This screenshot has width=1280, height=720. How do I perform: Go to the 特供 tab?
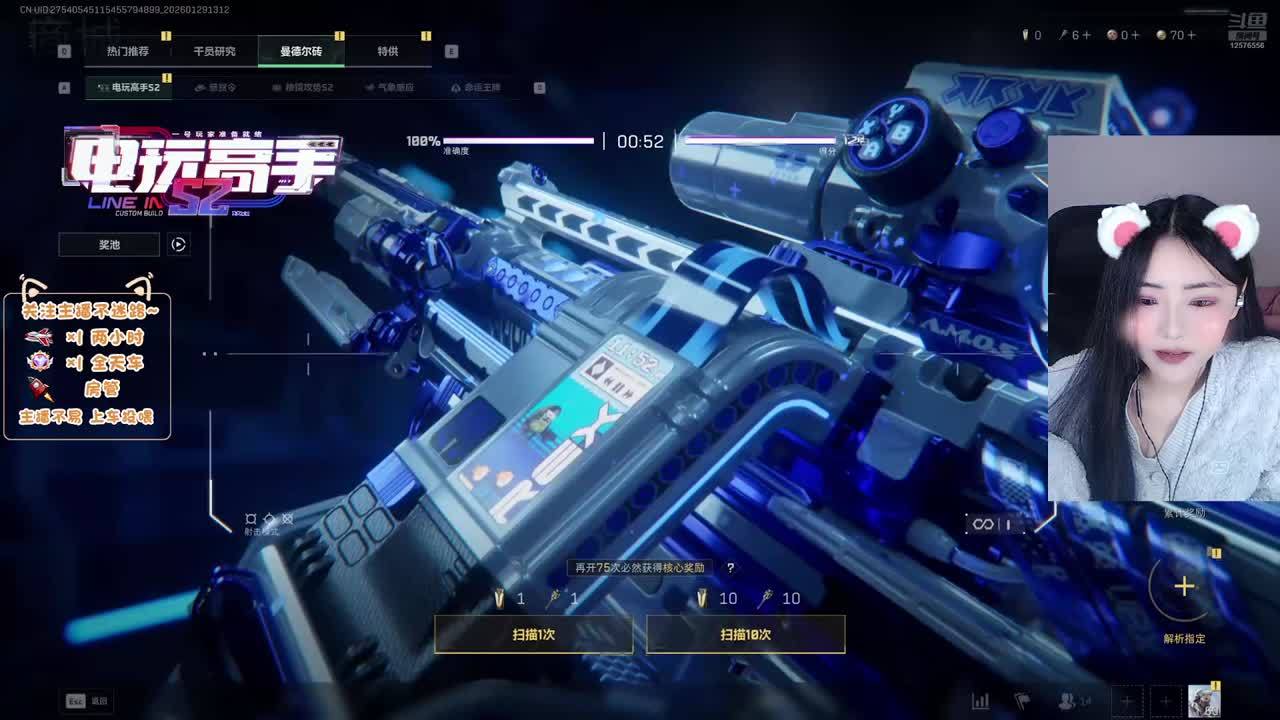point(388,51)
